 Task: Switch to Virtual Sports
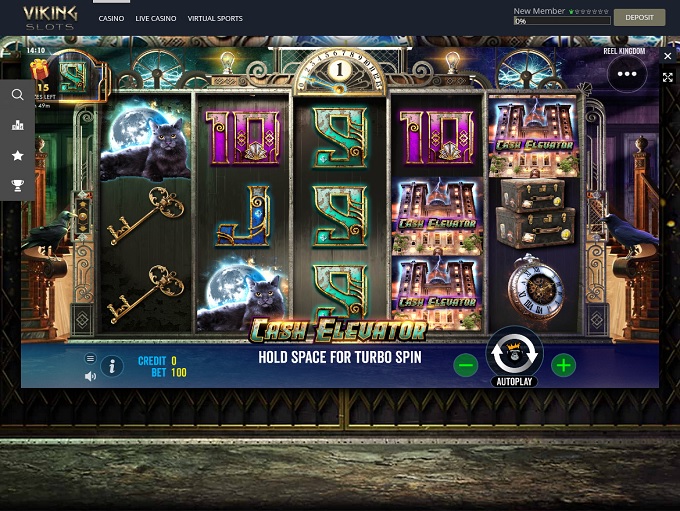215,18
